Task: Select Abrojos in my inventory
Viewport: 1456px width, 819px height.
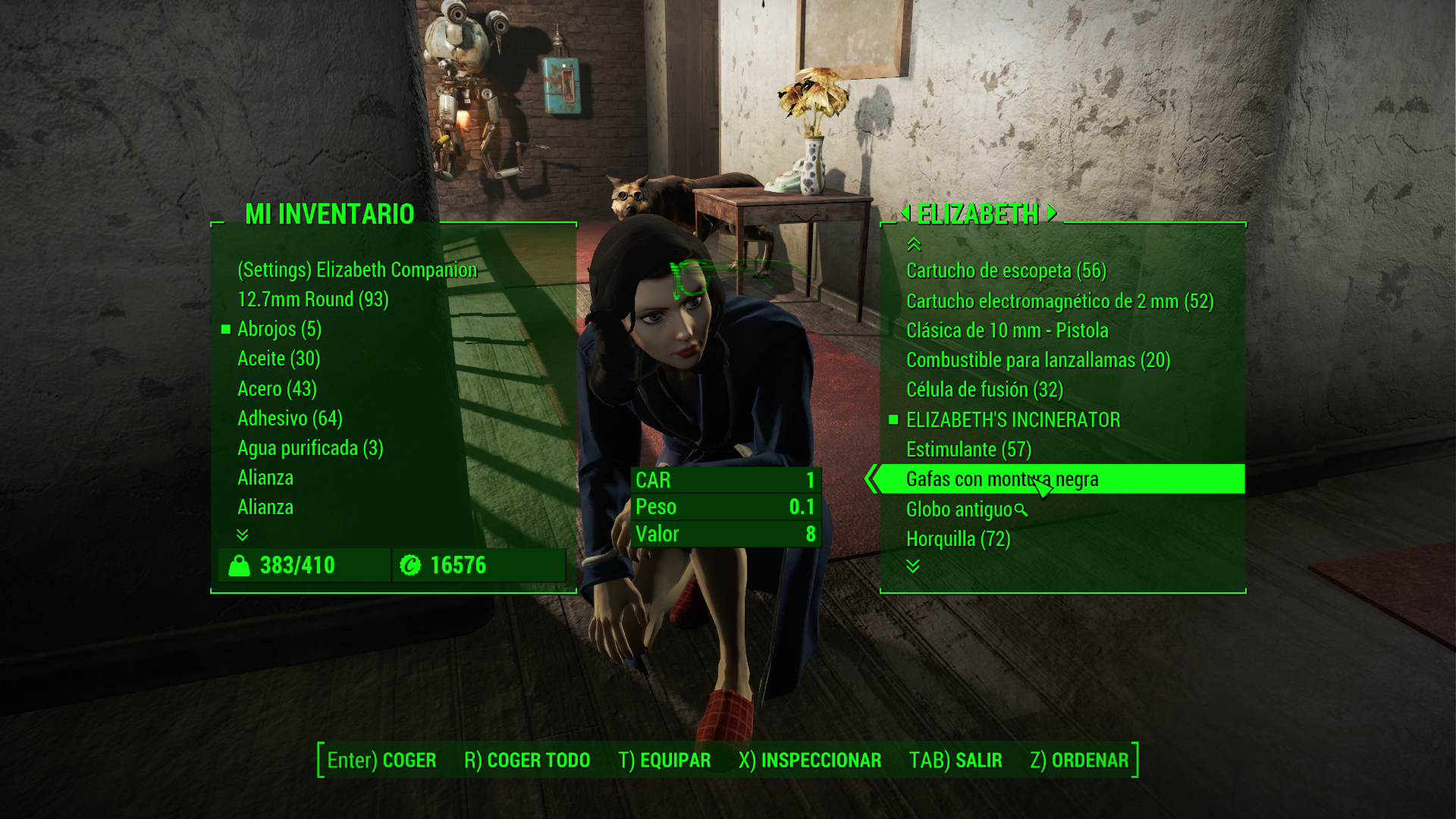Action: point(279,329)
